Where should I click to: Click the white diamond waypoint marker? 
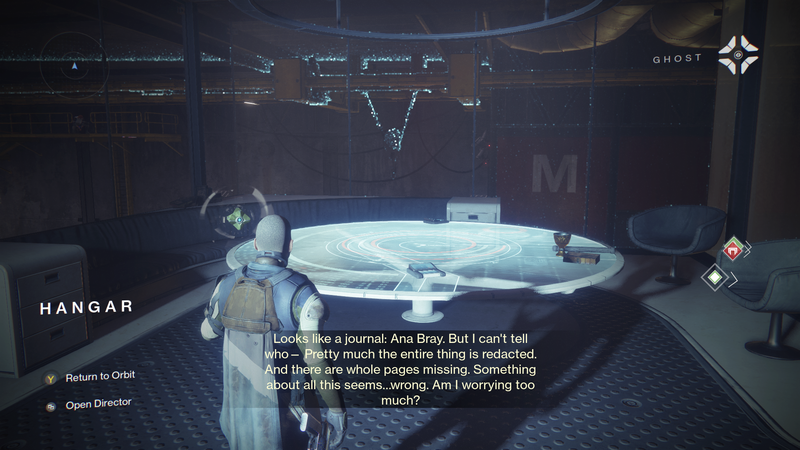(x=717, y=278)
